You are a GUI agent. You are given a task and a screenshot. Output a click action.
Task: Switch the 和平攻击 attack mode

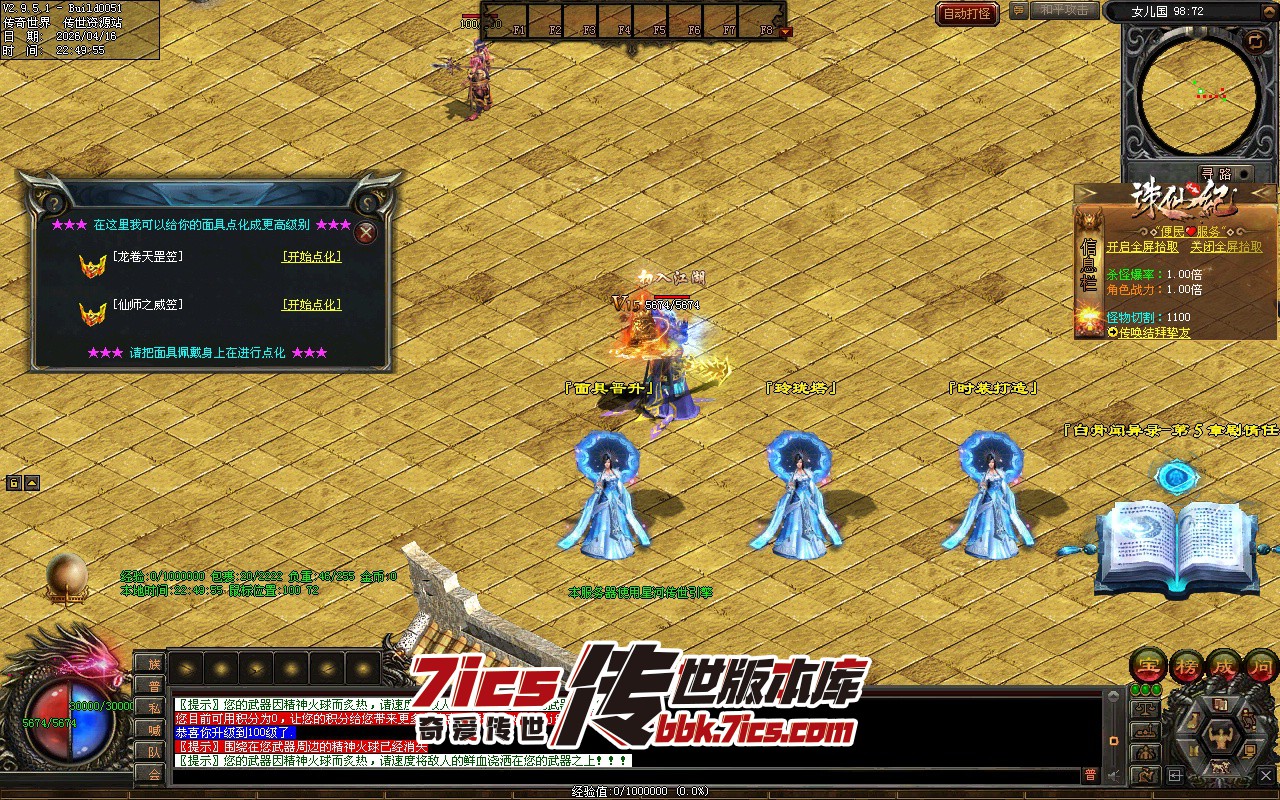(x=1062, y=10)
